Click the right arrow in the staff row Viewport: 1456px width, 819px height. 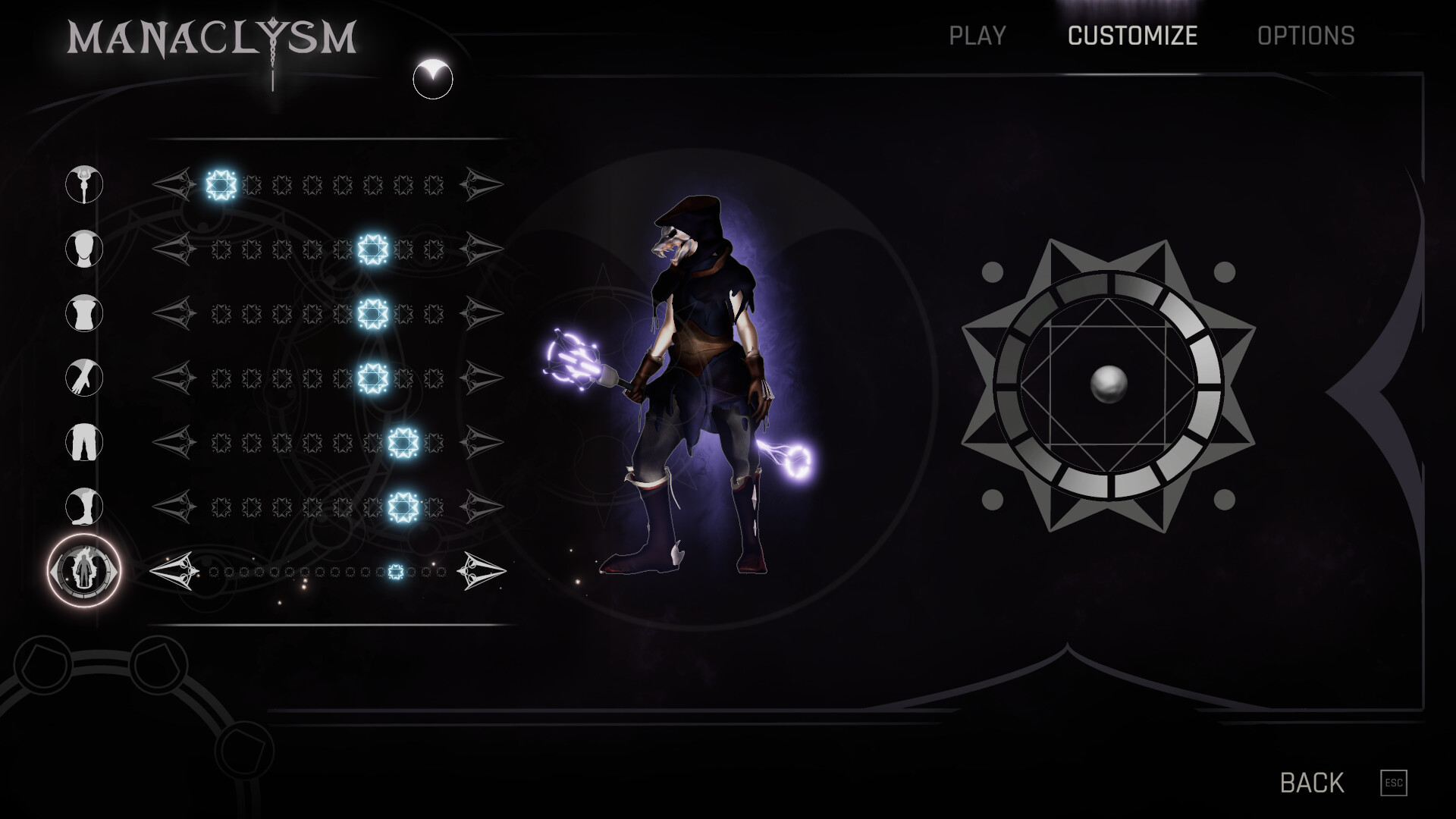pos(482,183)
